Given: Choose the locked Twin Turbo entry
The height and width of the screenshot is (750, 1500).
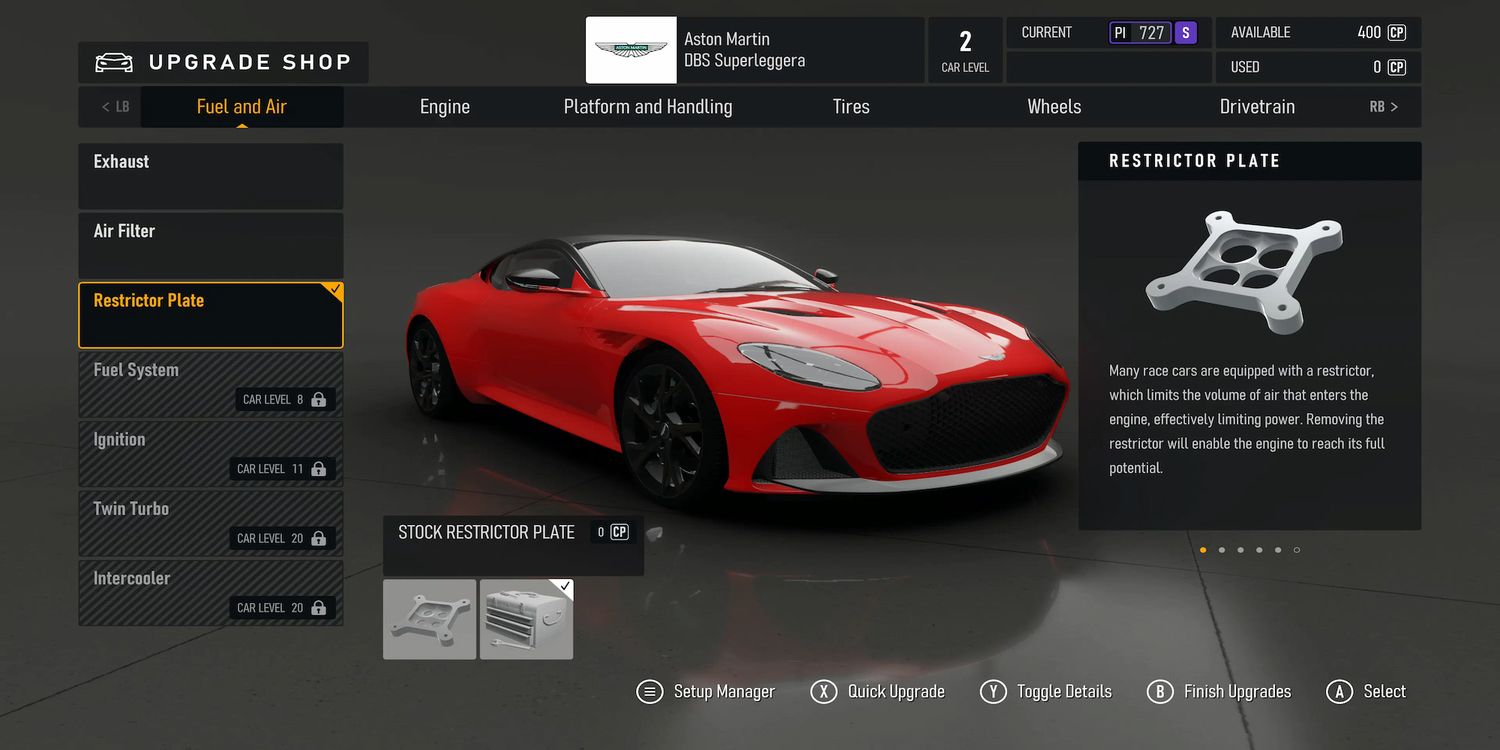Looking at the screenshot, I should click(x=211, y=523).
